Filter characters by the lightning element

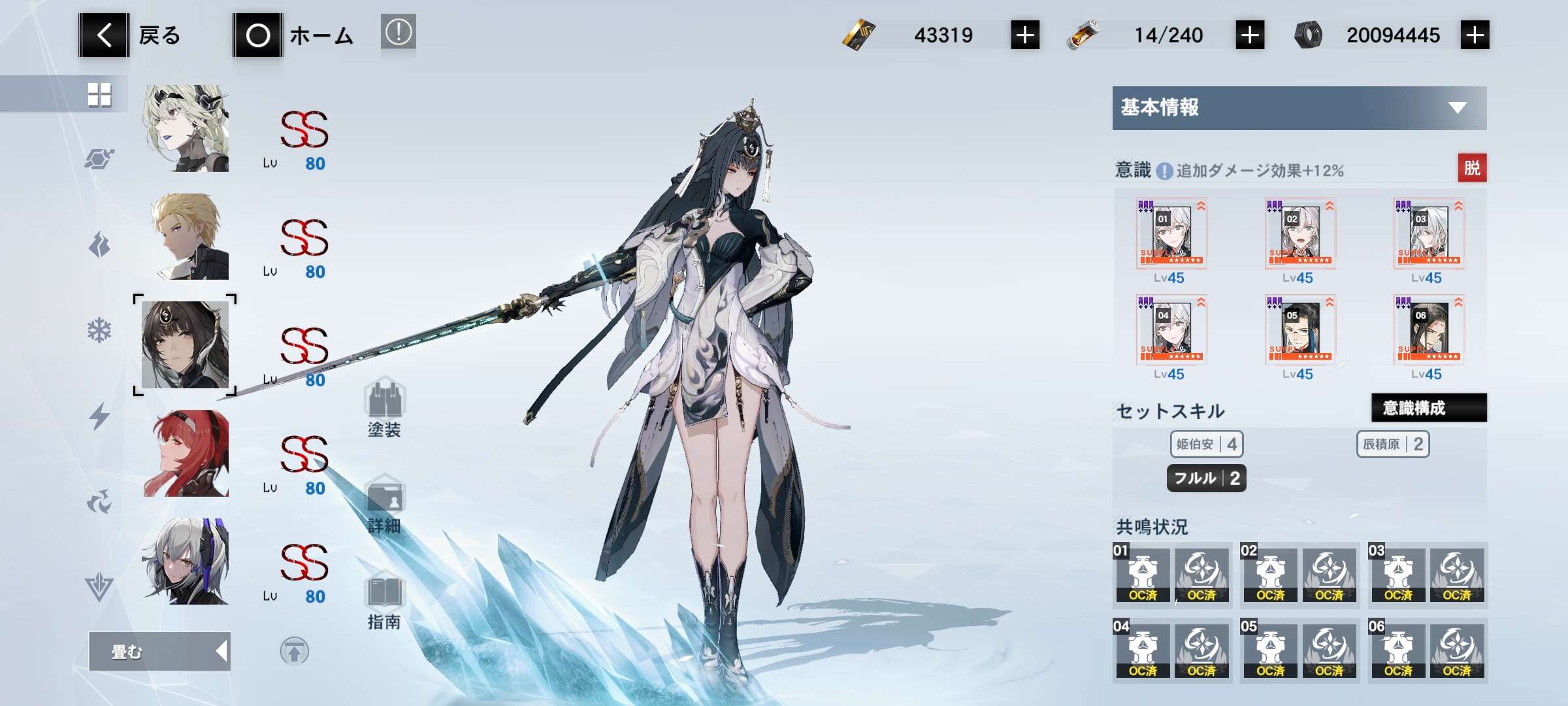(99, 416)
